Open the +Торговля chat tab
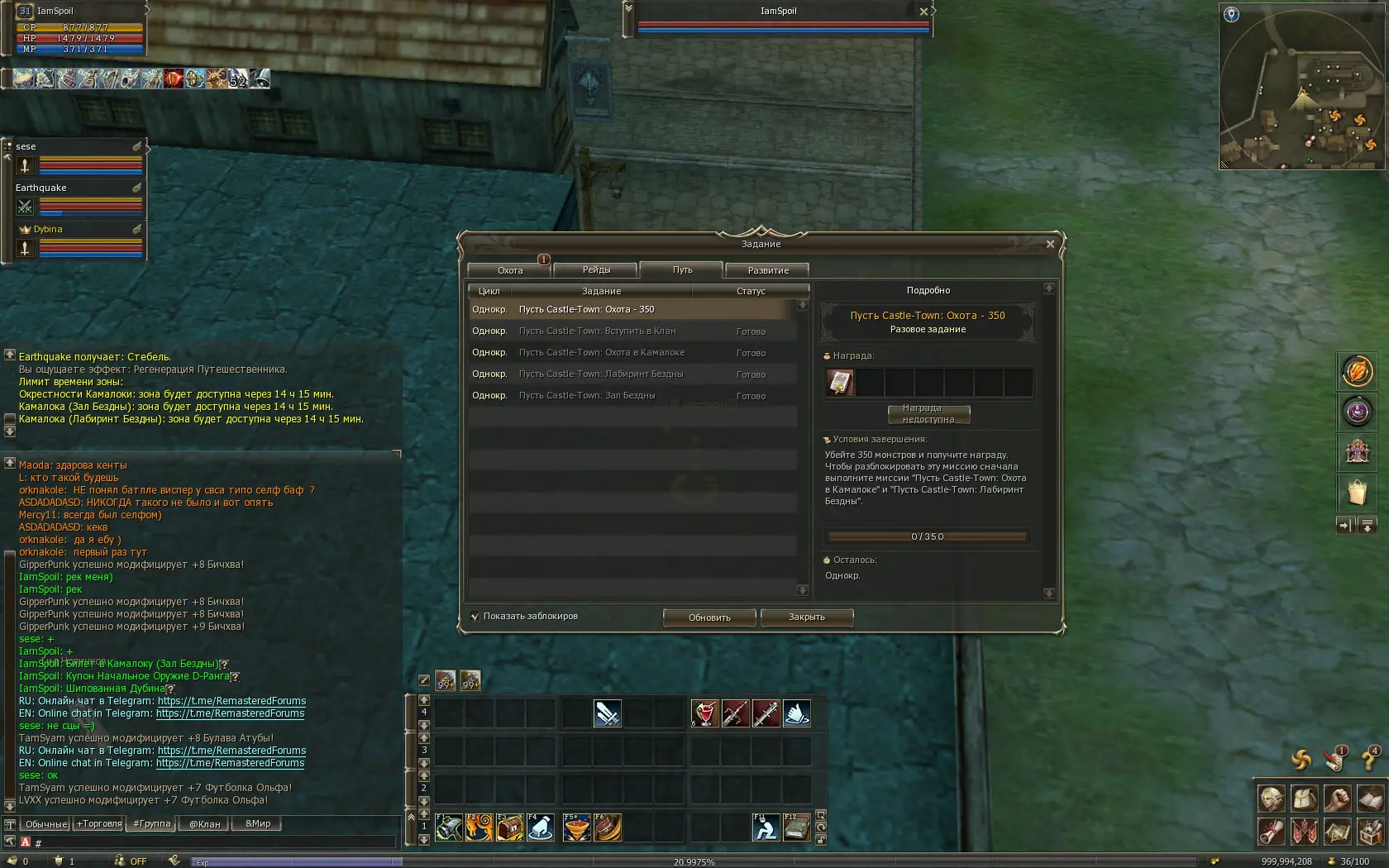The height and width of the screenshot is (868, 1389). [x=98, y=824]
